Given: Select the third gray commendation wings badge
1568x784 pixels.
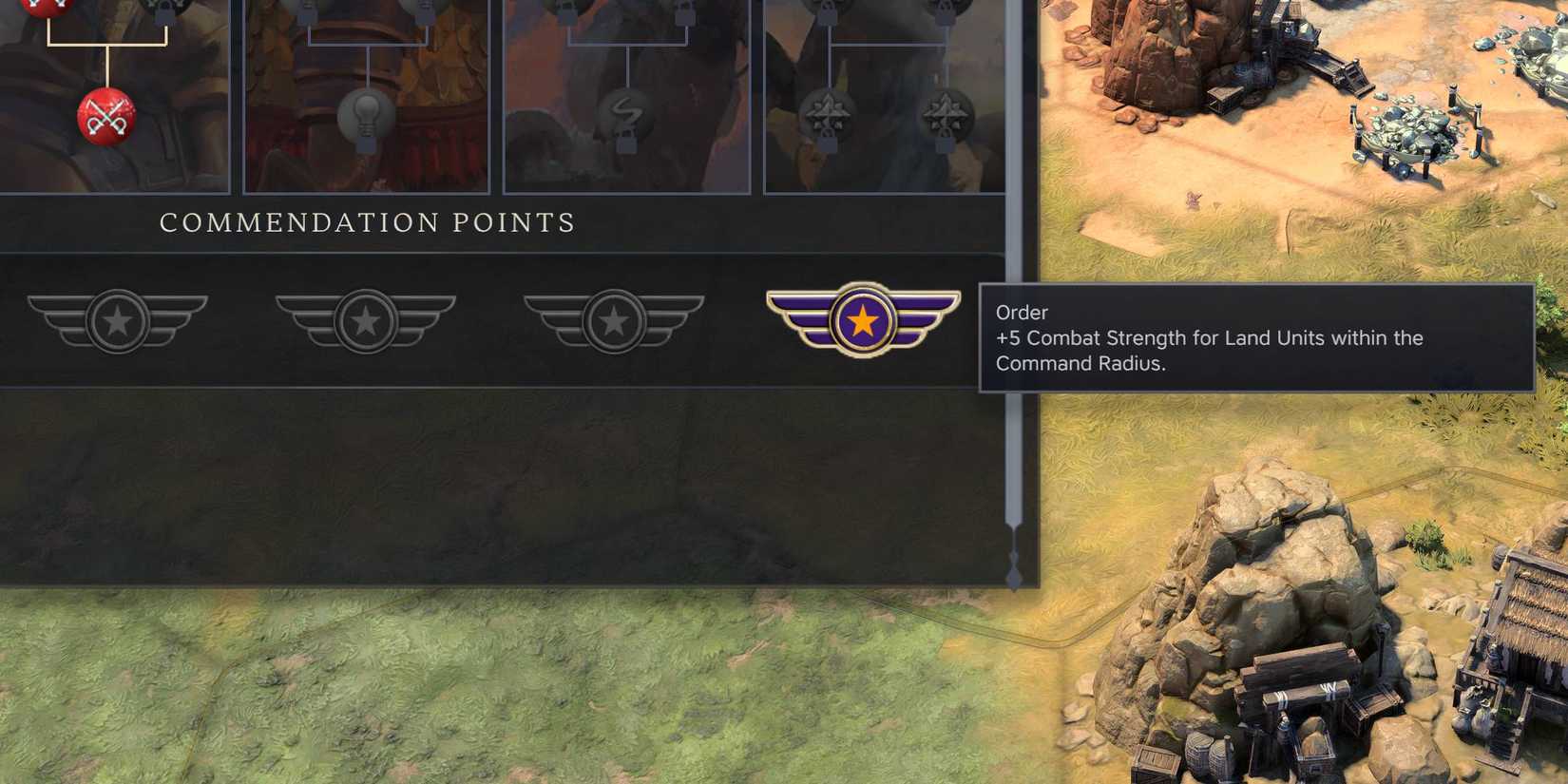Looking at the screenshot, I should [x=613, y=321].
